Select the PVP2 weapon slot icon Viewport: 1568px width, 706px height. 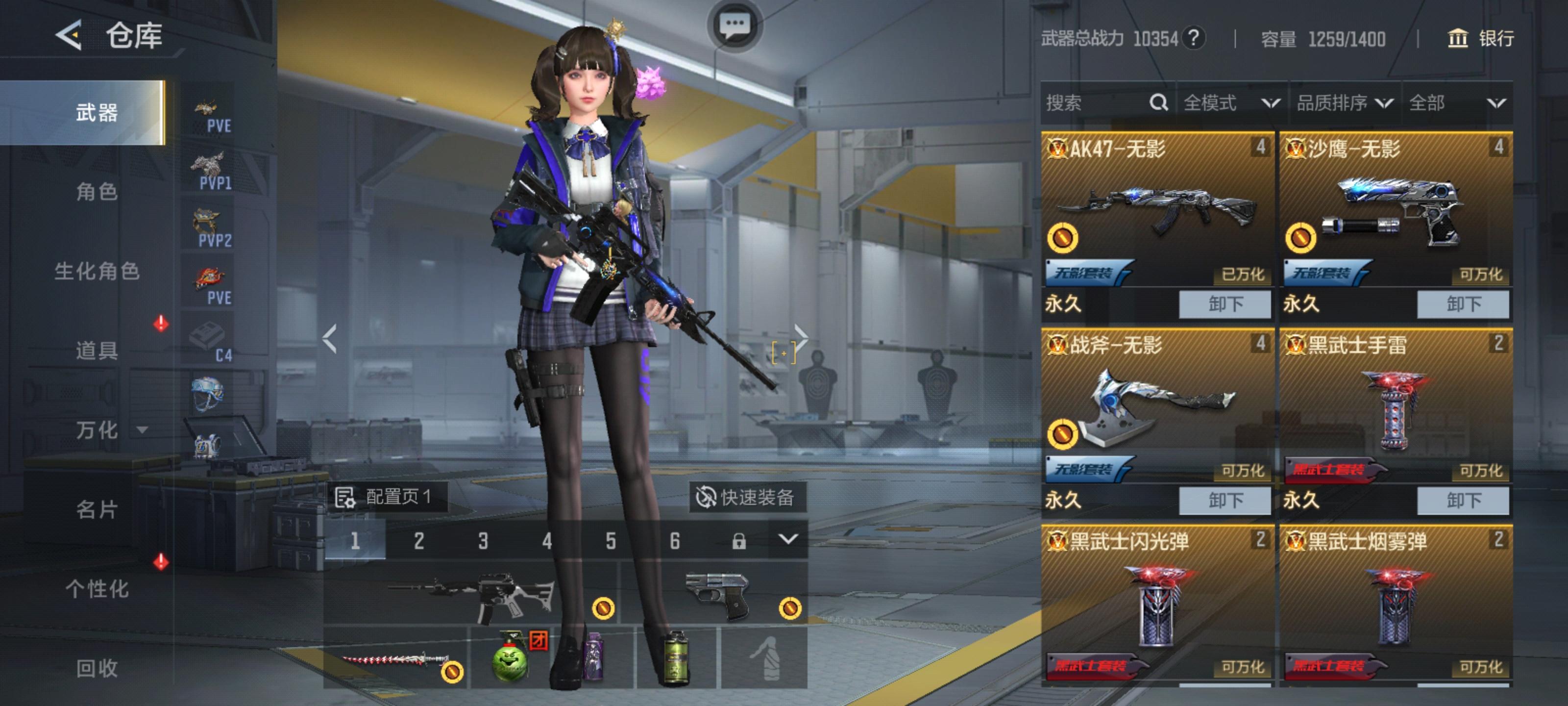209,226
